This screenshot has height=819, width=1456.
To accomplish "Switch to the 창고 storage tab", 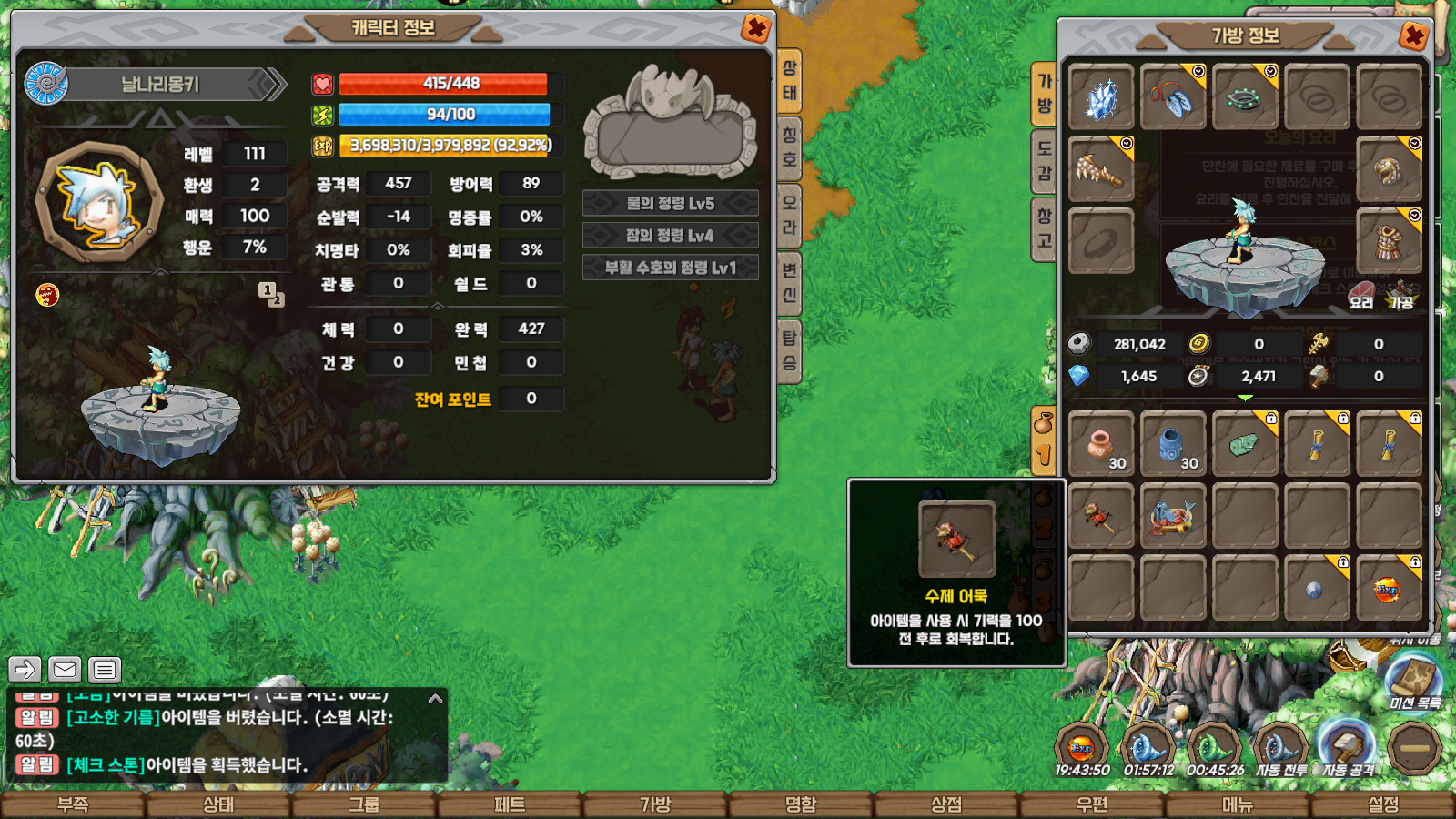I will (x=1044, y=228).
